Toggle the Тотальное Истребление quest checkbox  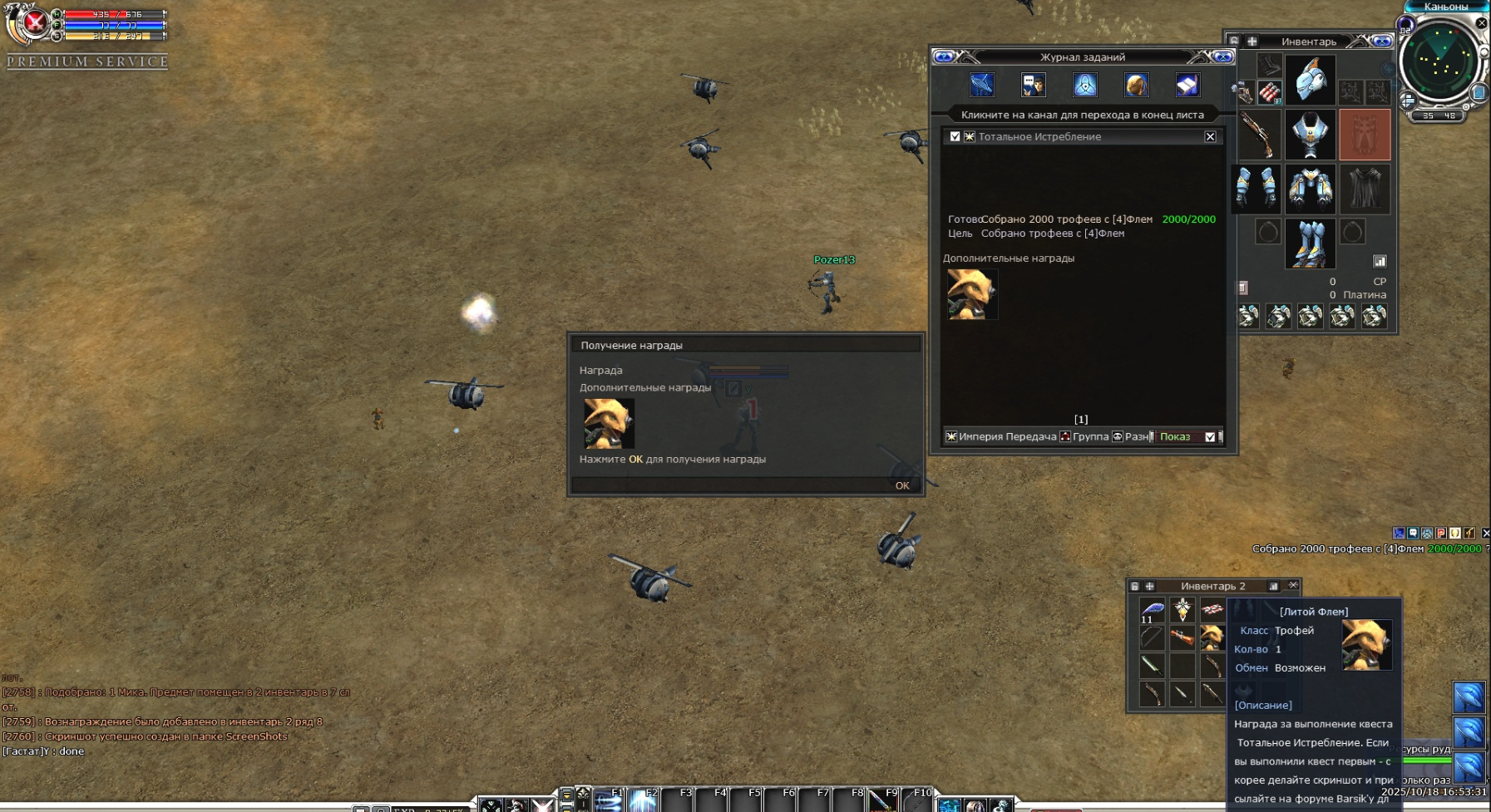955,136
